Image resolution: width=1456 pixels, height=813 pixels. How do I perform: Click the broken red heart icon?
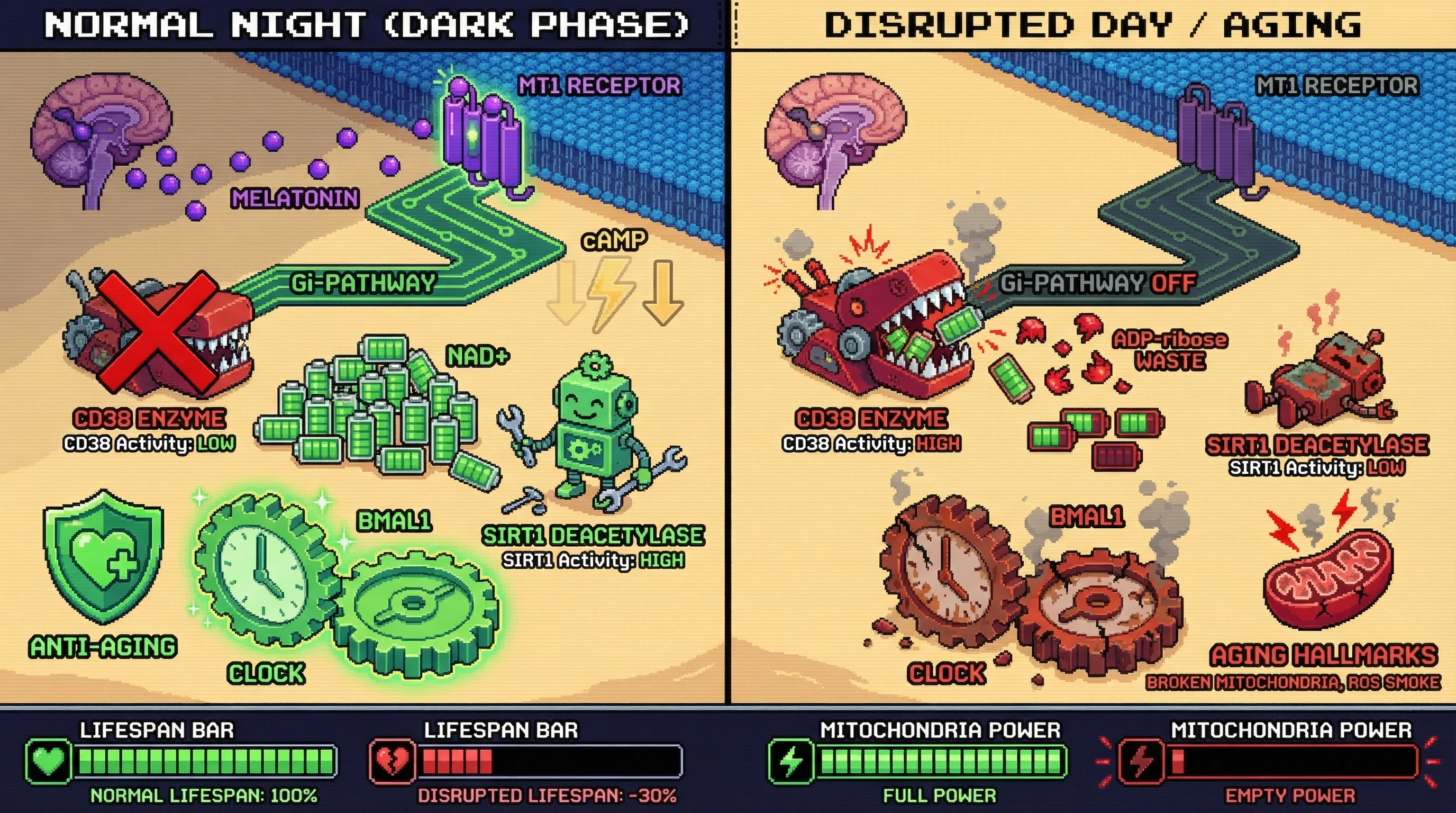tap(393, 761)
